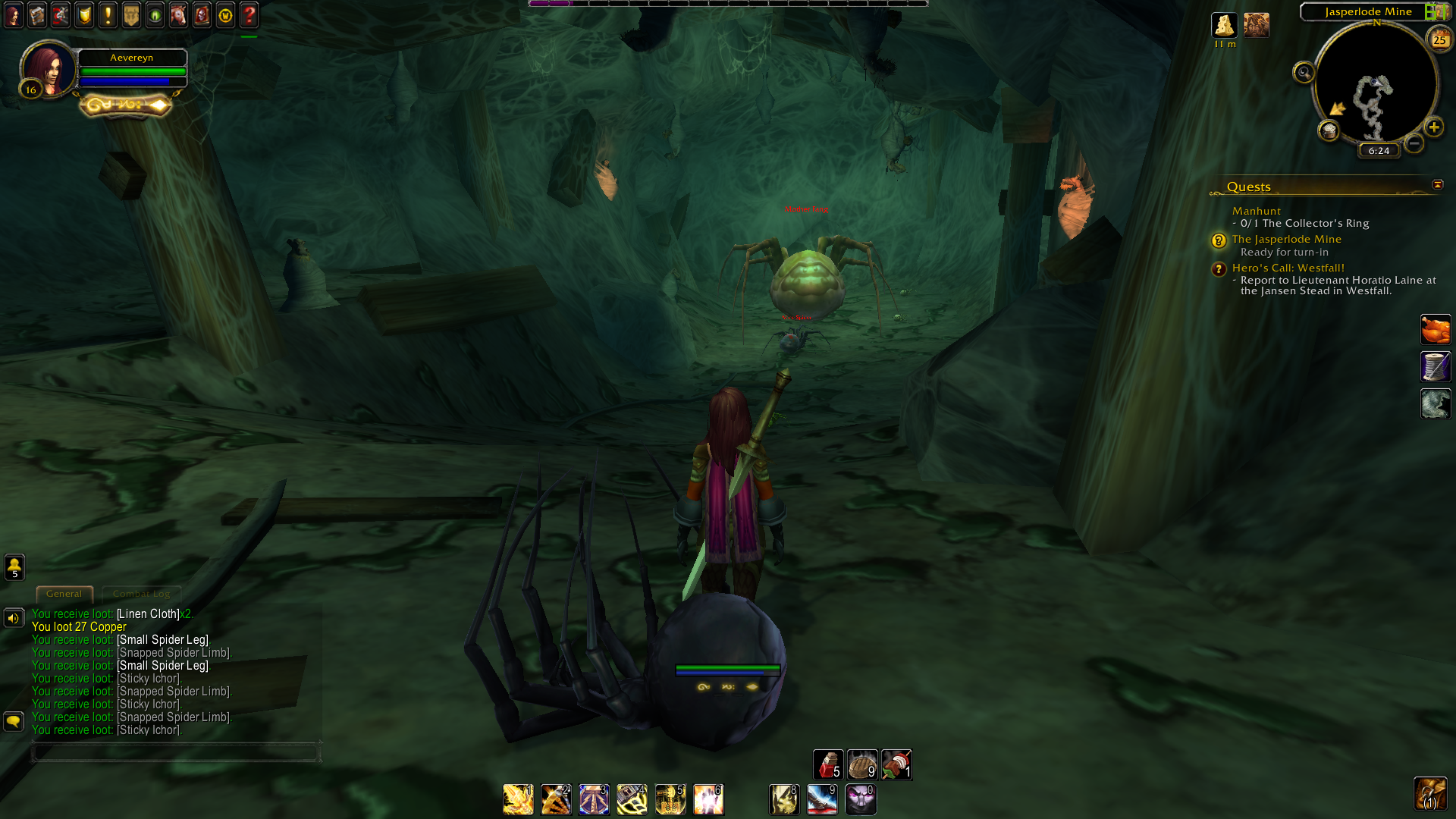Use the kebab skewer food item
Screen dimensions: 1456x819
point(896,764)
